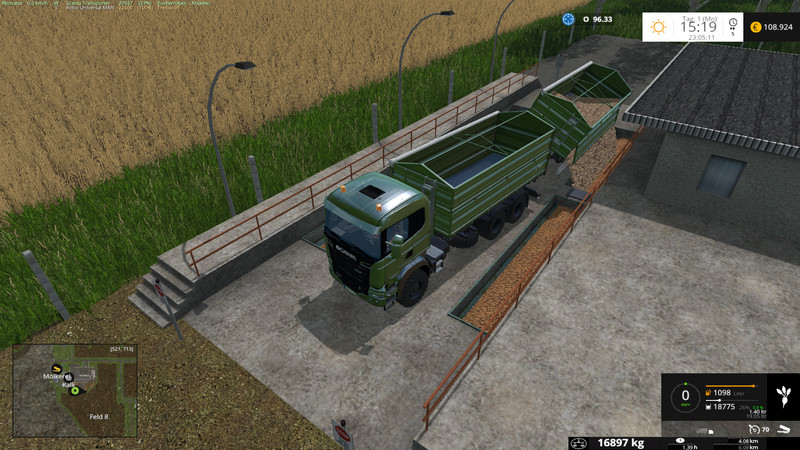Select the clock time-scale icon

click(x=733, y=24)
